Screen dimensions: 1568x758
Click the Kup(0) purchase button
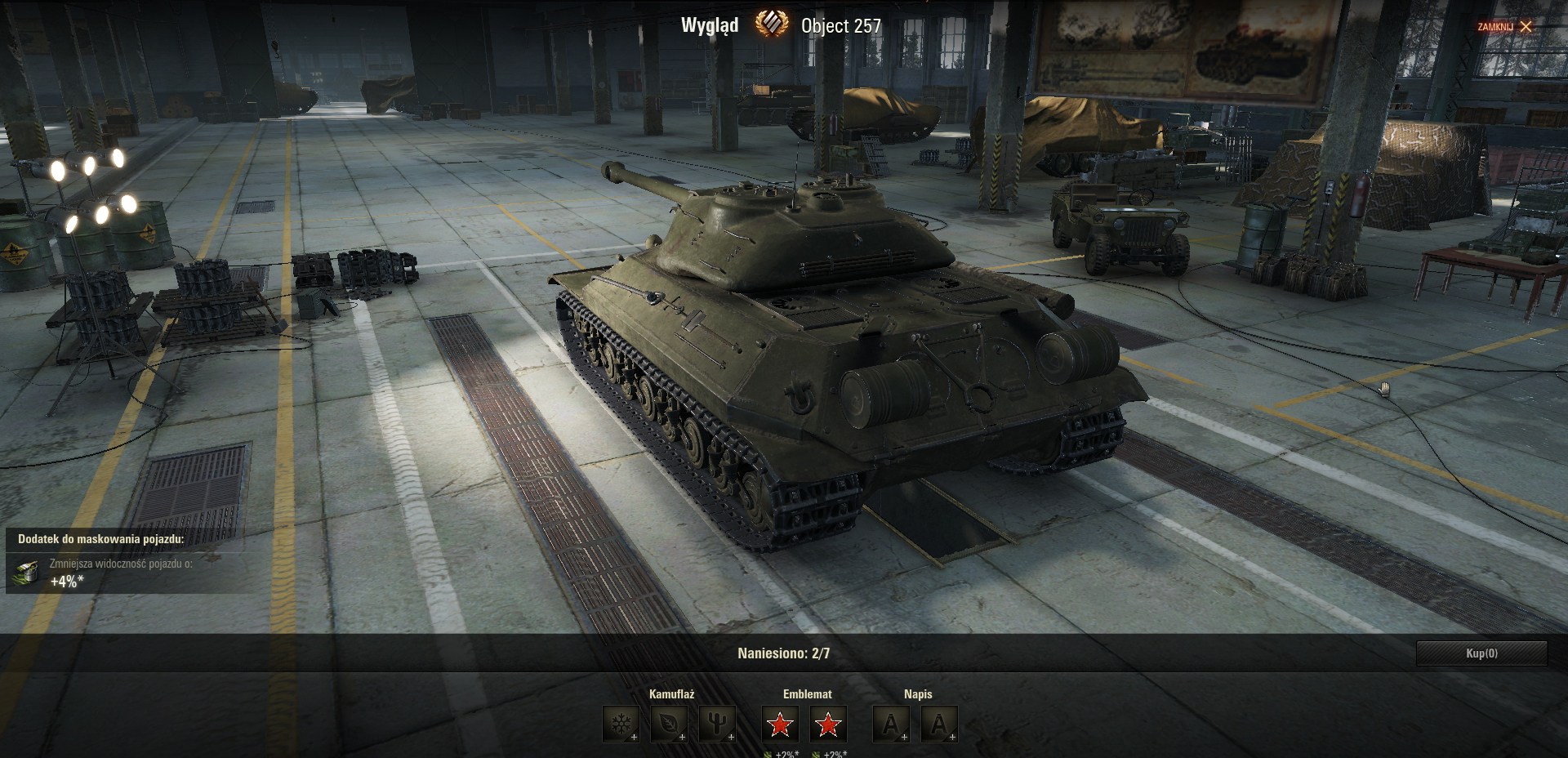[x=1481, y=653]
